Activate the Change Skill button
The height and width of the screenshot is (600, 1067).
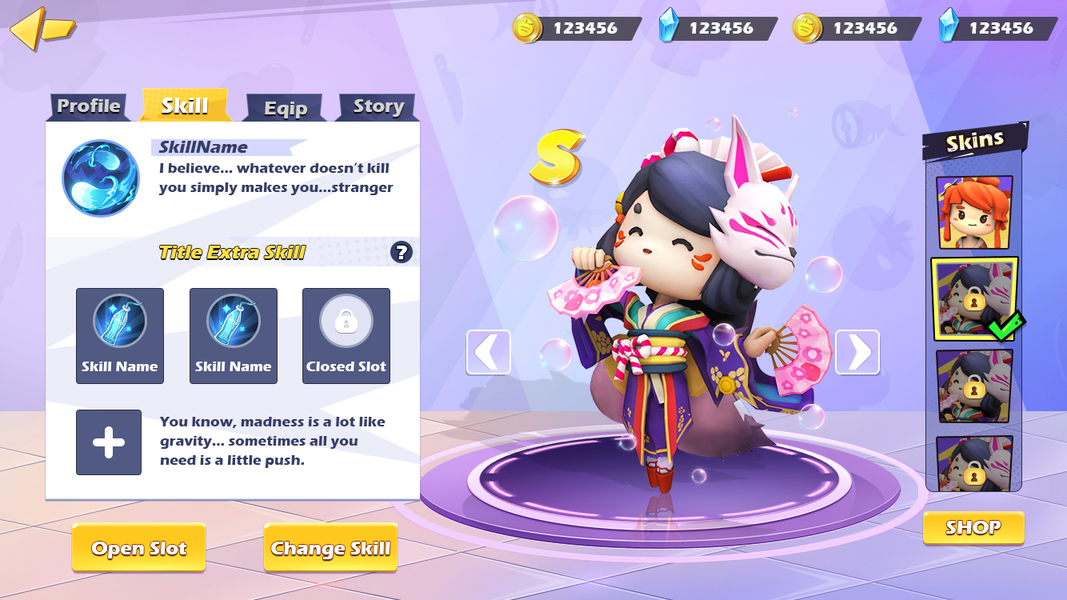coord(330,548)
